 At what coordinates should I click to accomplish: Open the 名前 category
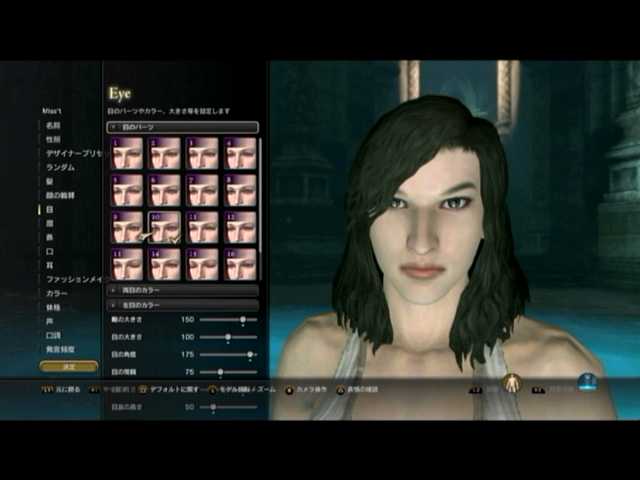pyautogui.click(x=52, y=125)
